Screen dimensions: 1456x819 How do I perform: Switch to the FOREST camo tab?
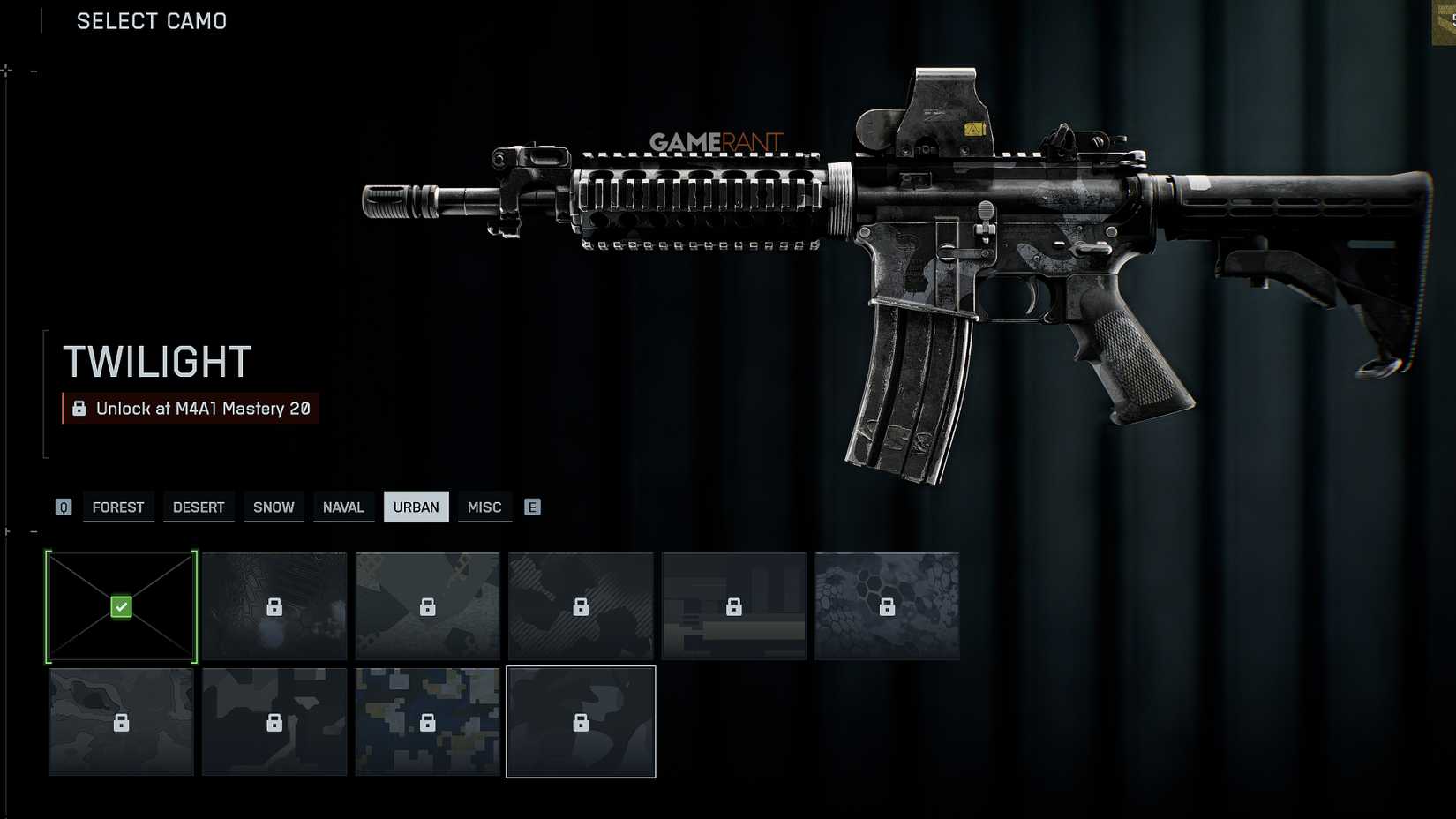click(117, 507)
